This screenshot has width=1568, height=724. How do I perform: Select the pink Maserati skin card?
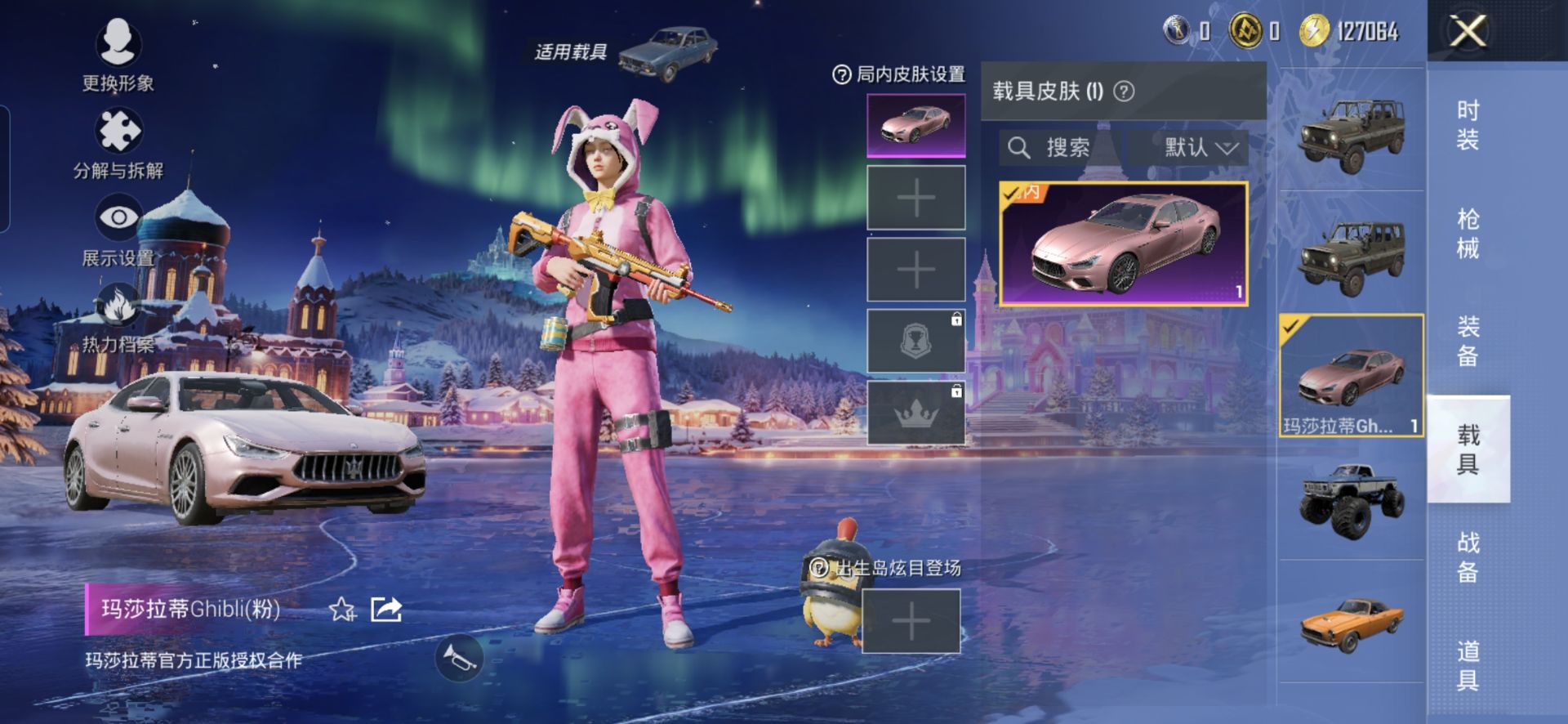1124,244
